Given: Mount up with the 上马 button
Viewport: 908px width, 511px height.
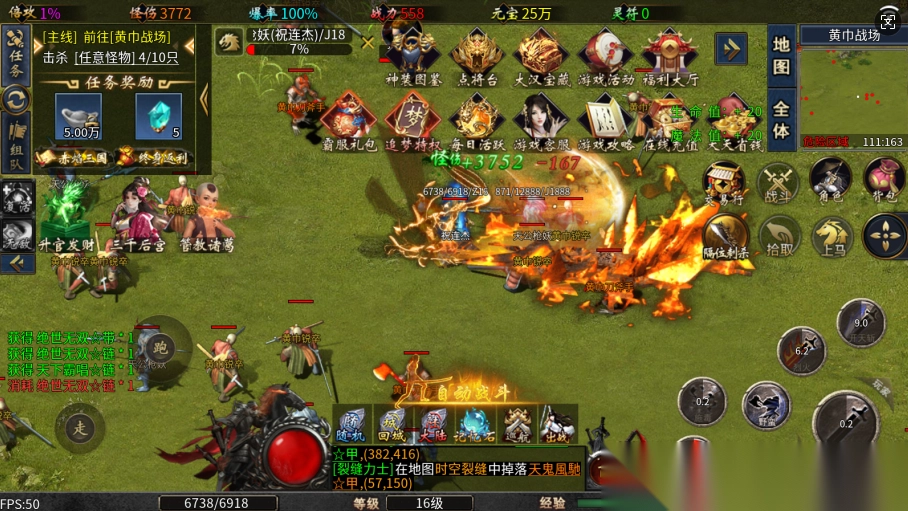Looking at the screenshot, I should point(831,237).
